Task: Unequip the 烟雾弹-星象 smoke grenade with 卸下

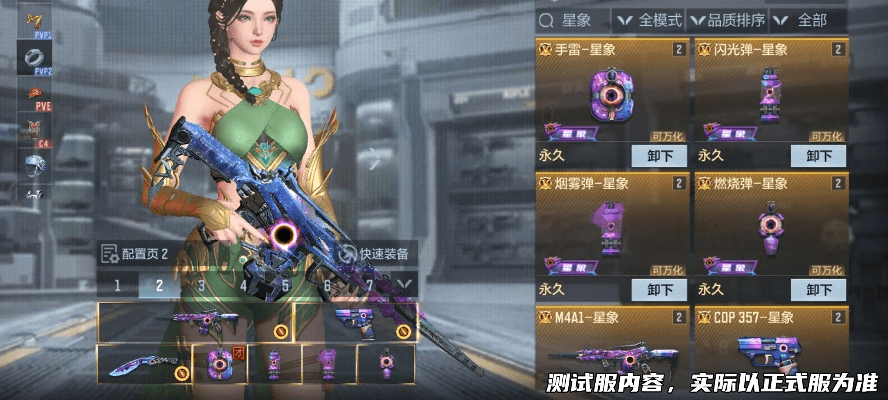Action: point(659,290)
